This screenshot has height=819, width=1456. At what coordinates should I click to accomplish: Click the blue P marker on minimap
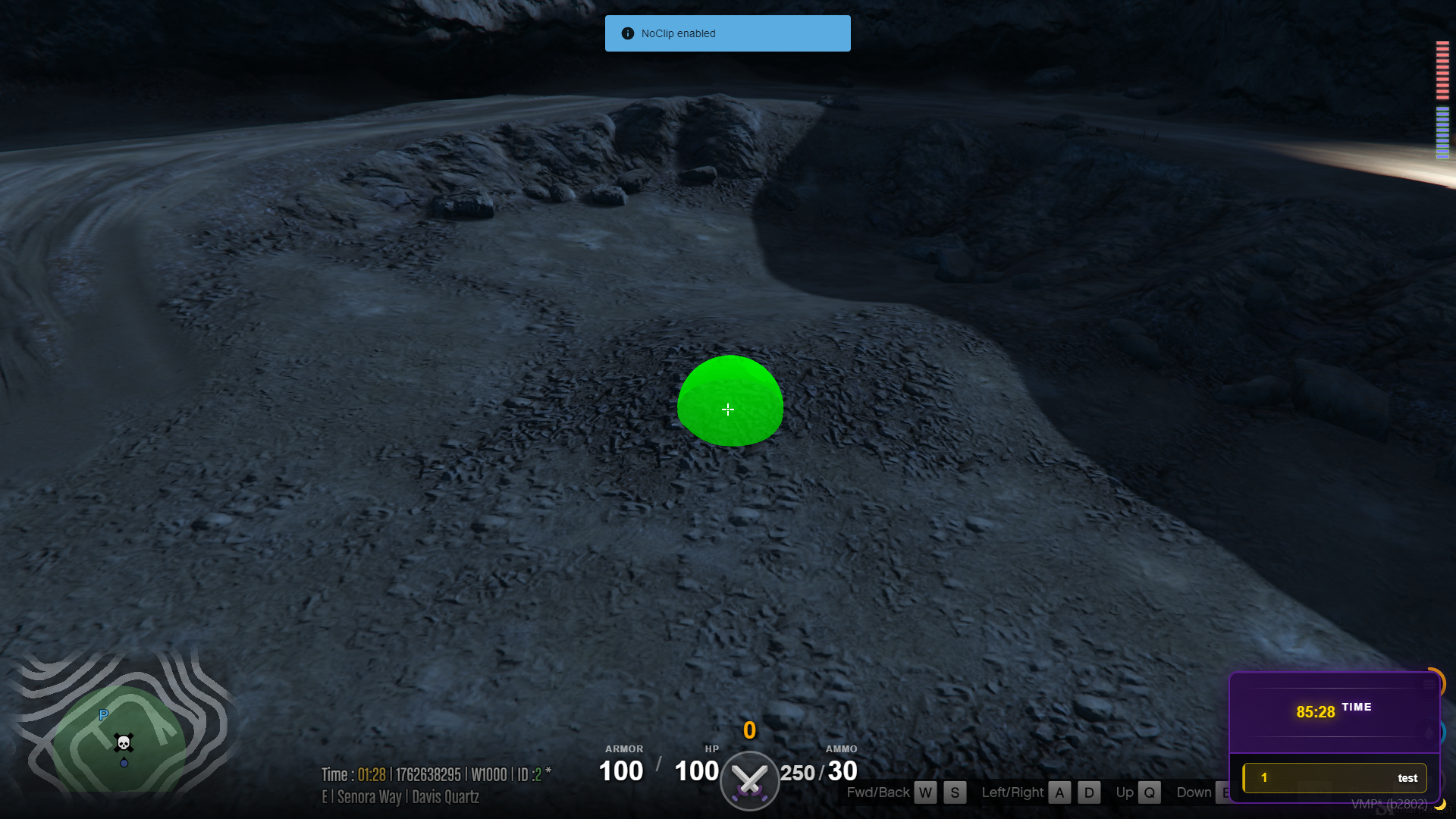[104, 714]
